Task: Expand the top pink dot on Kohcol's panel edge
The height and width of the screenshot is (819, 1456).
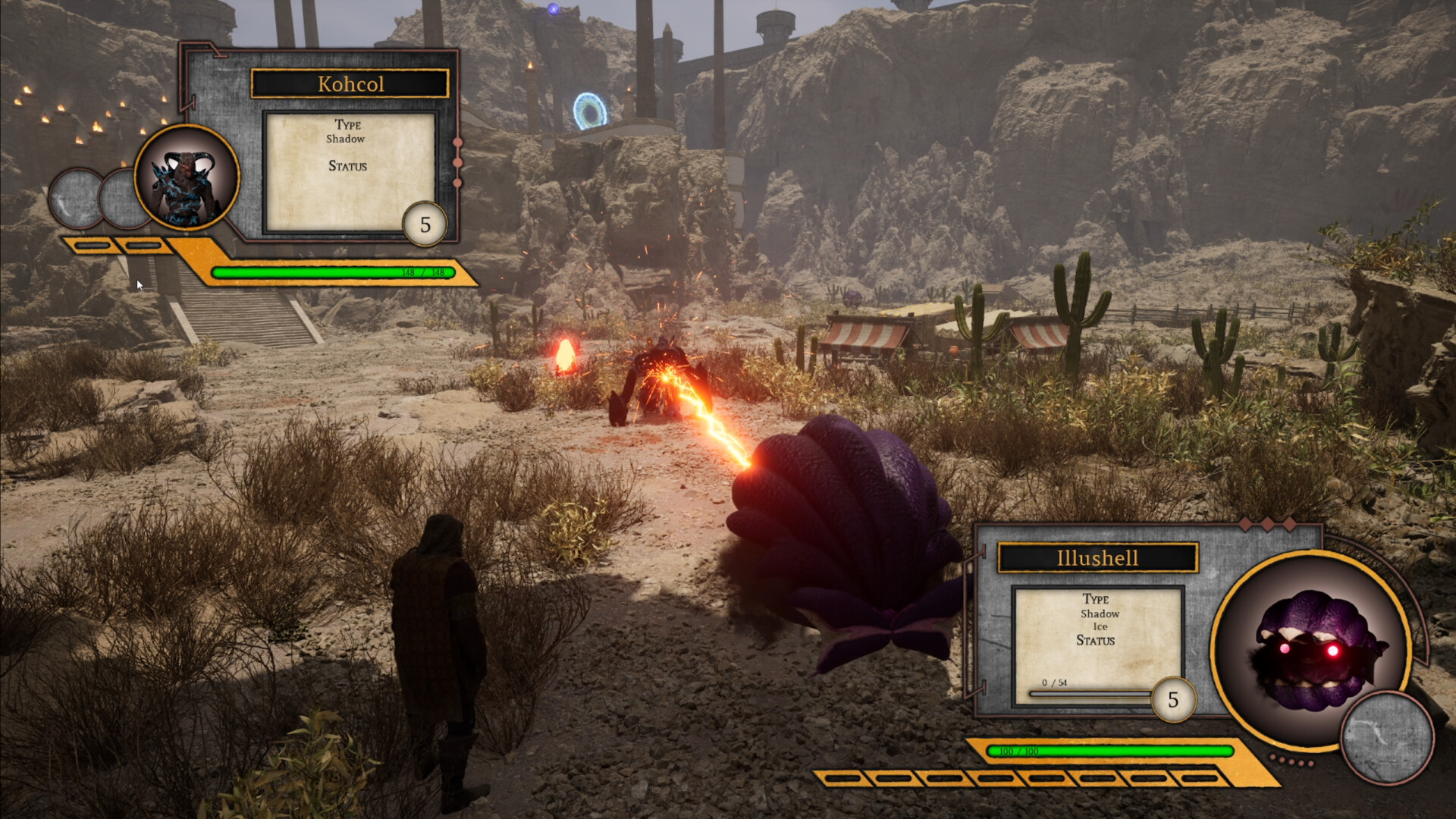Action: (458, 141)
